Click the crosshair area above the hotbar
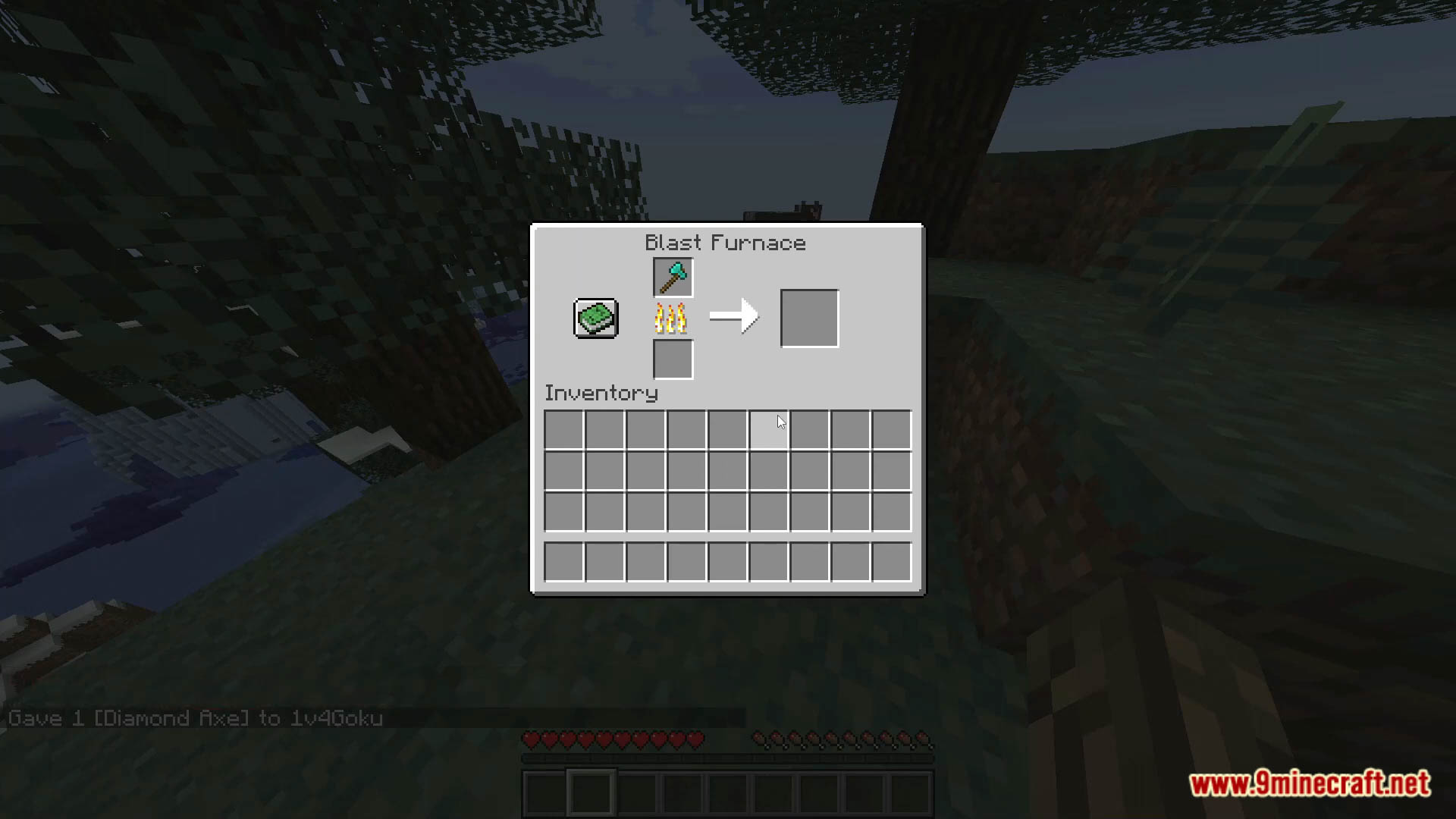This screenshot has height=819, width=1456. point(728,409)
